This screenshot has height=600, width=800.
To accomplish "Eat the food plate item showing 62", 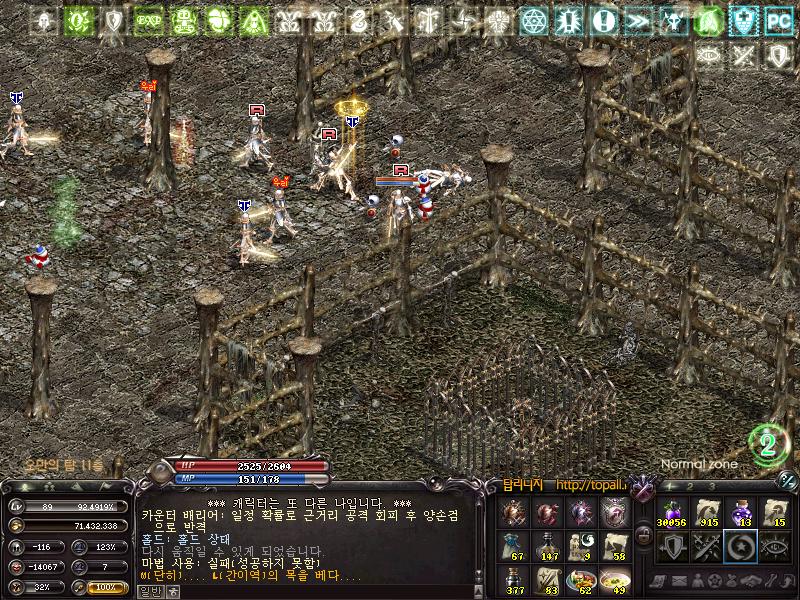I will (581, 580).
